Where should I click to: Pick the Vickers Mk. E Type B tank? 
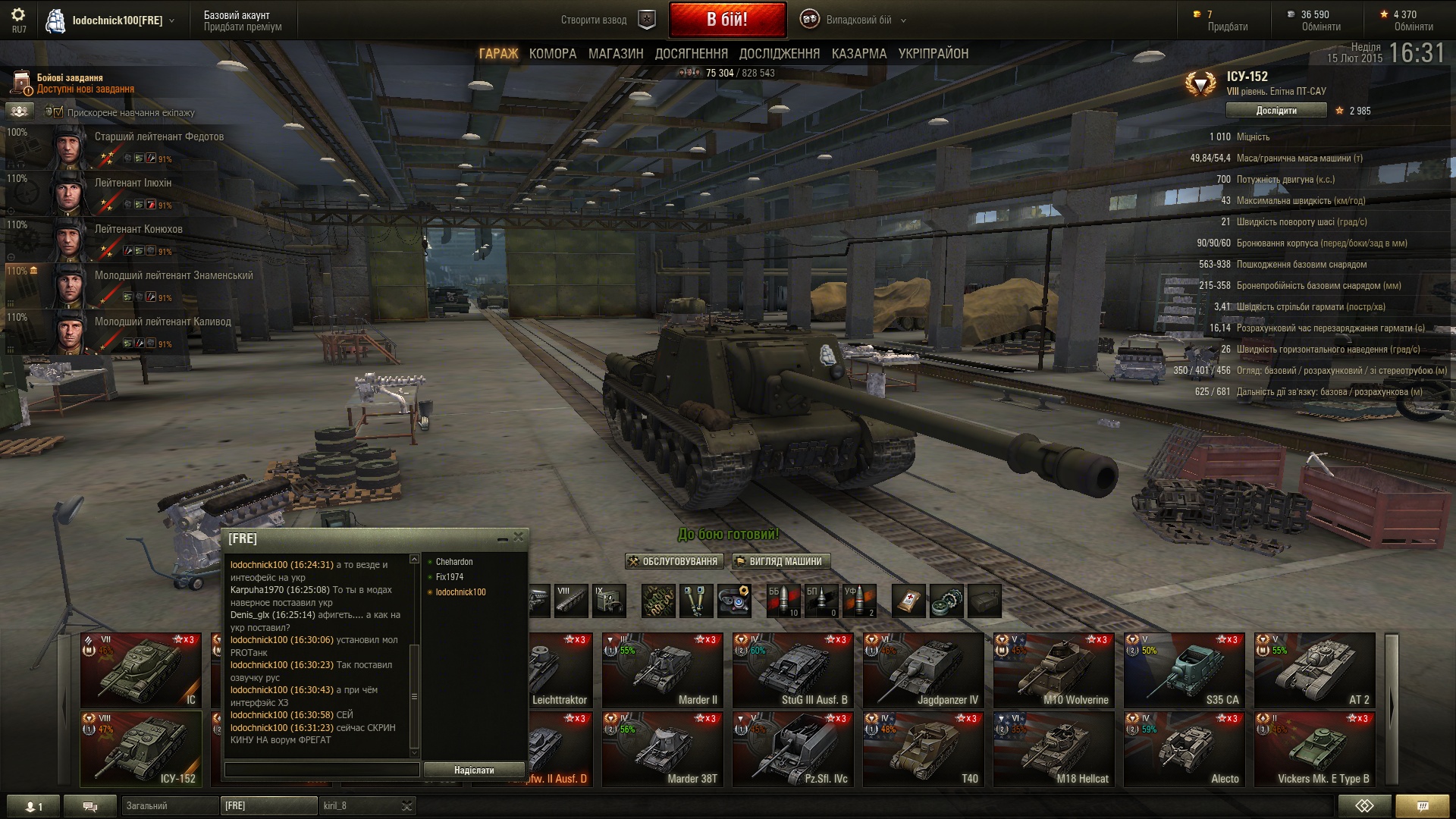1315,749
